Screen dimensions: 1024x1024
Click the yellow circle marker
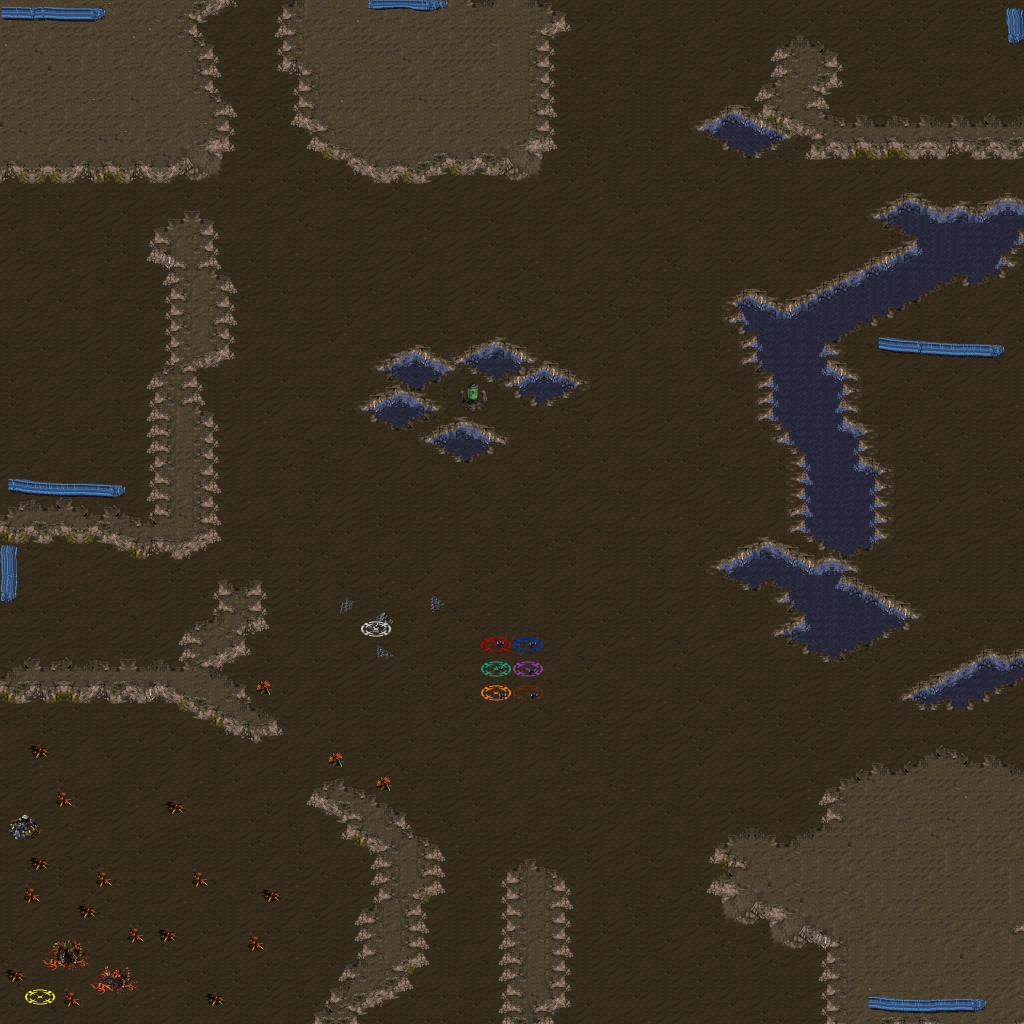point(40,996)
